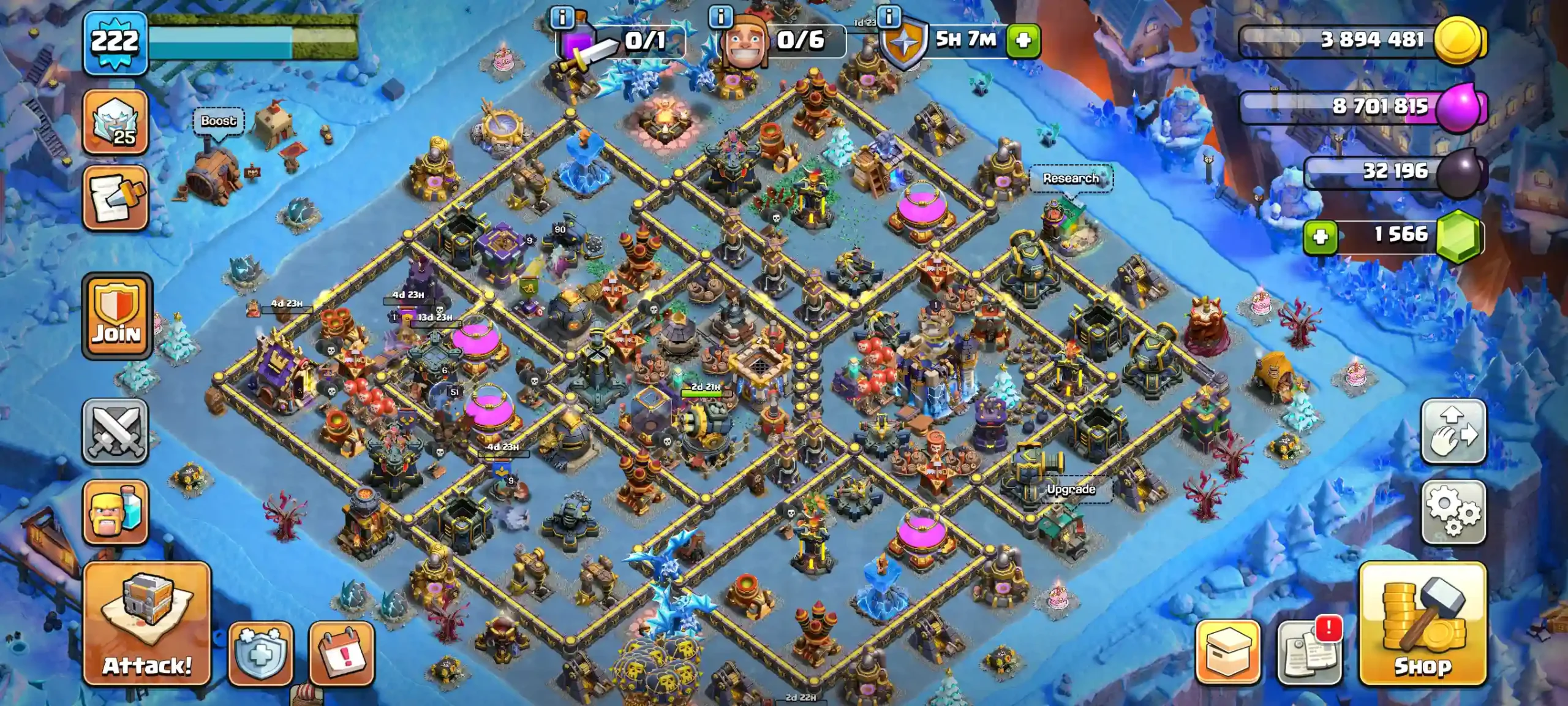
Task: Open the Shop
Action: pyautogui.click(x=1422, y=624)
